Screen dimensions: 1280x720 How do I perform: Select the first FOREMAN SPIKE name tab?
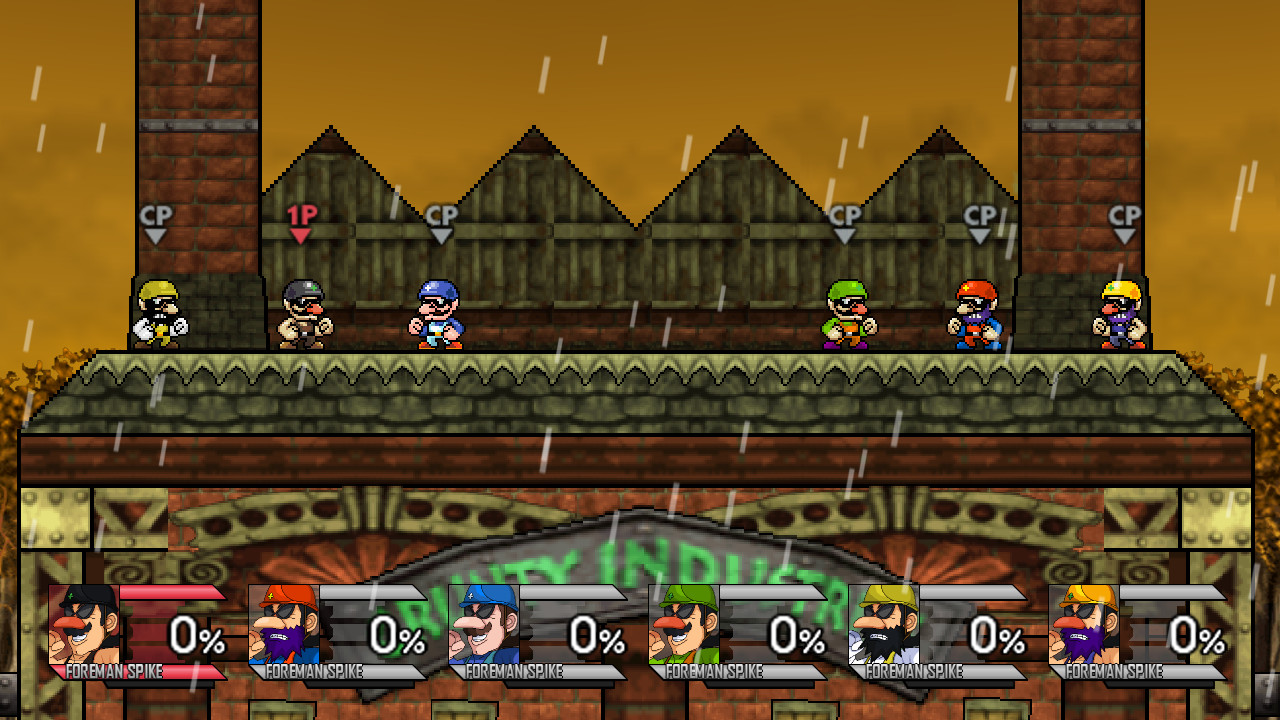(115, 672)
